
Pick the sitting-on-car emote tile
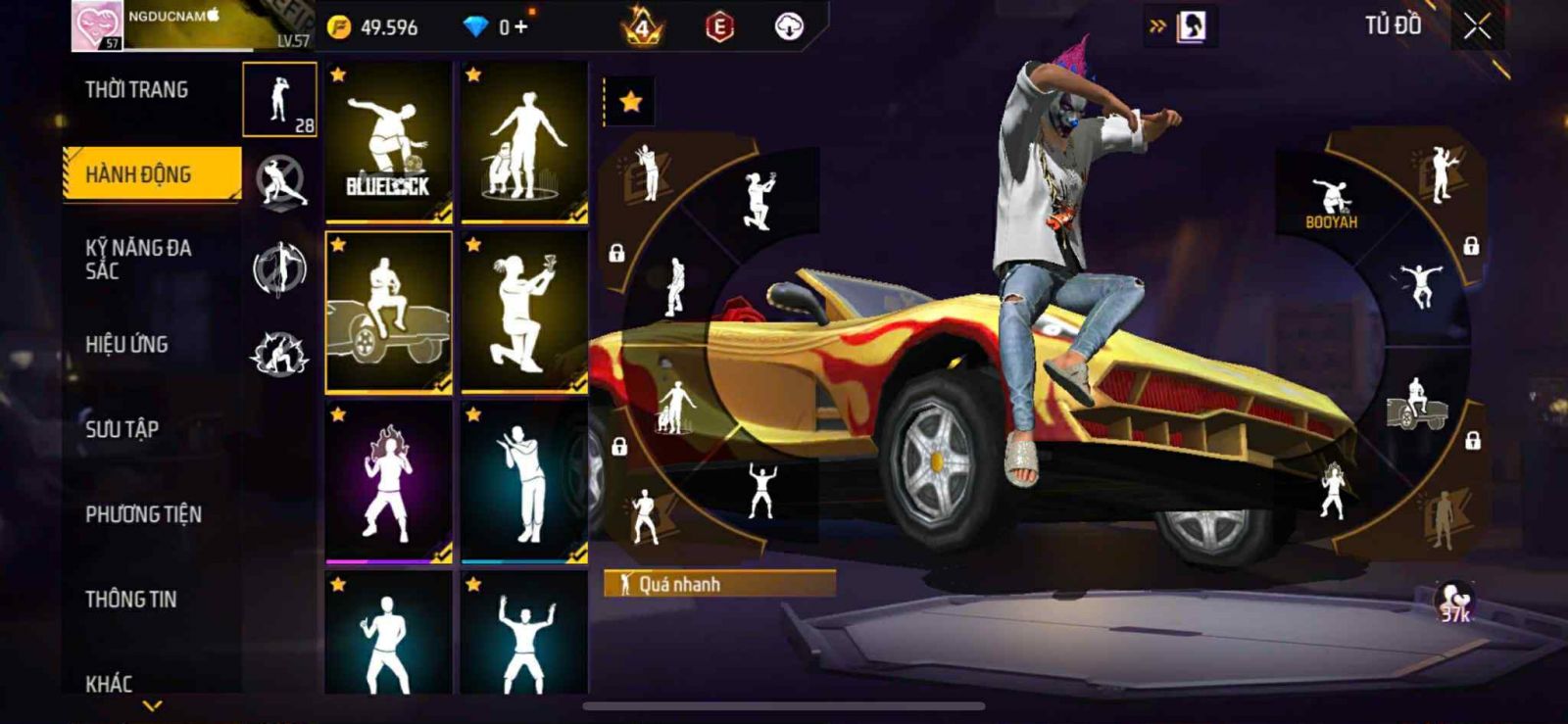(388, 312)
